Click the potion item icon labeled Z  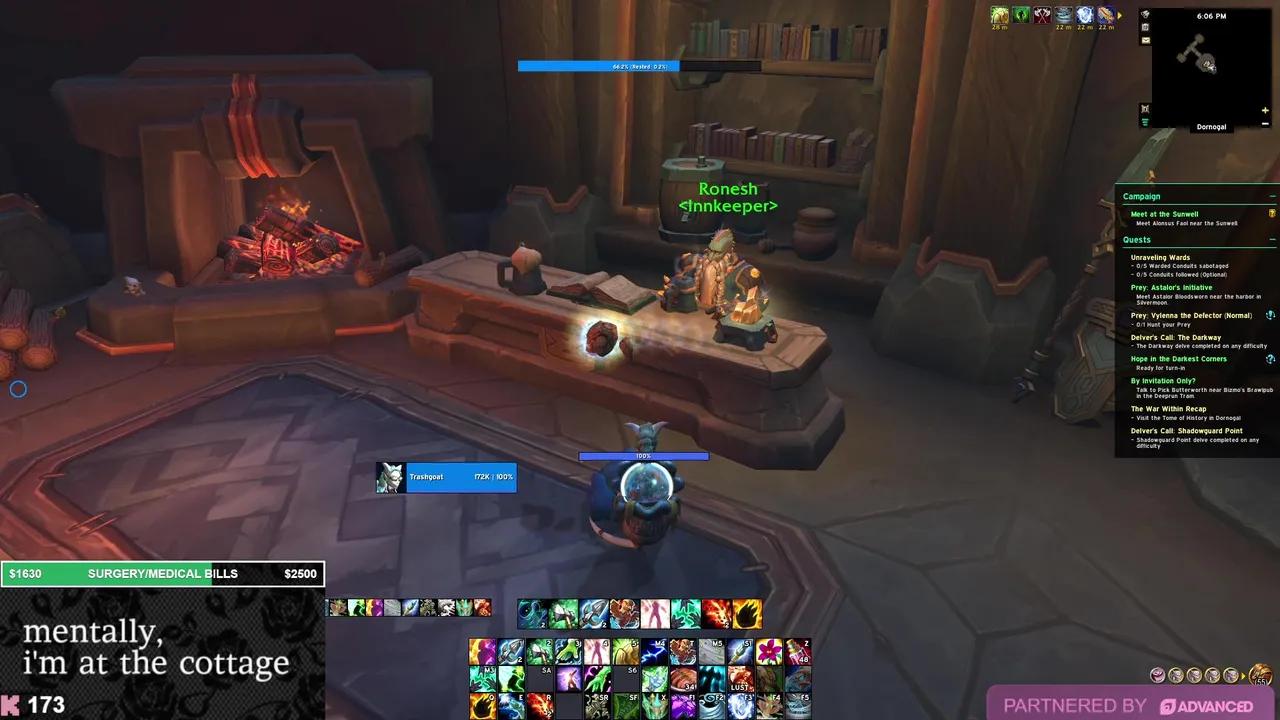[x=796, y=651]
